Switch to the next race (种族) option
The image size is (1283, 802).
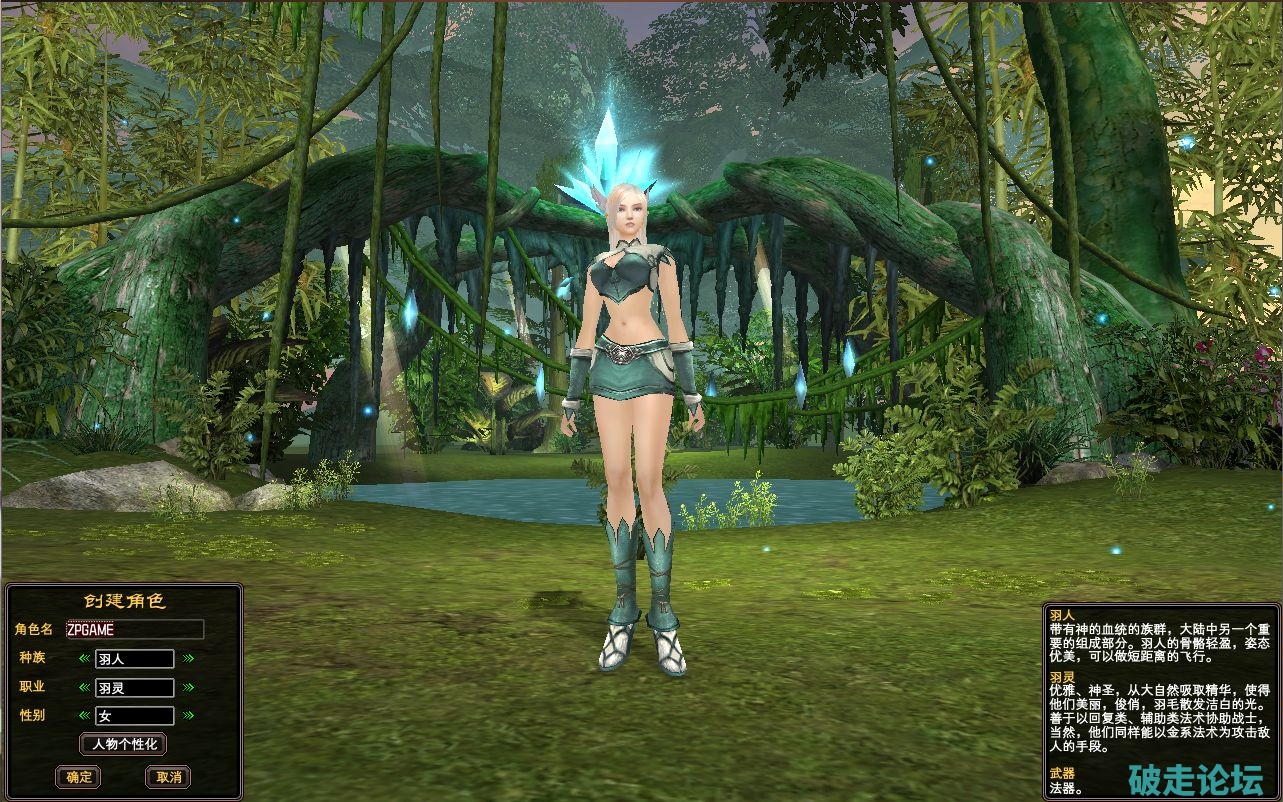188,659
